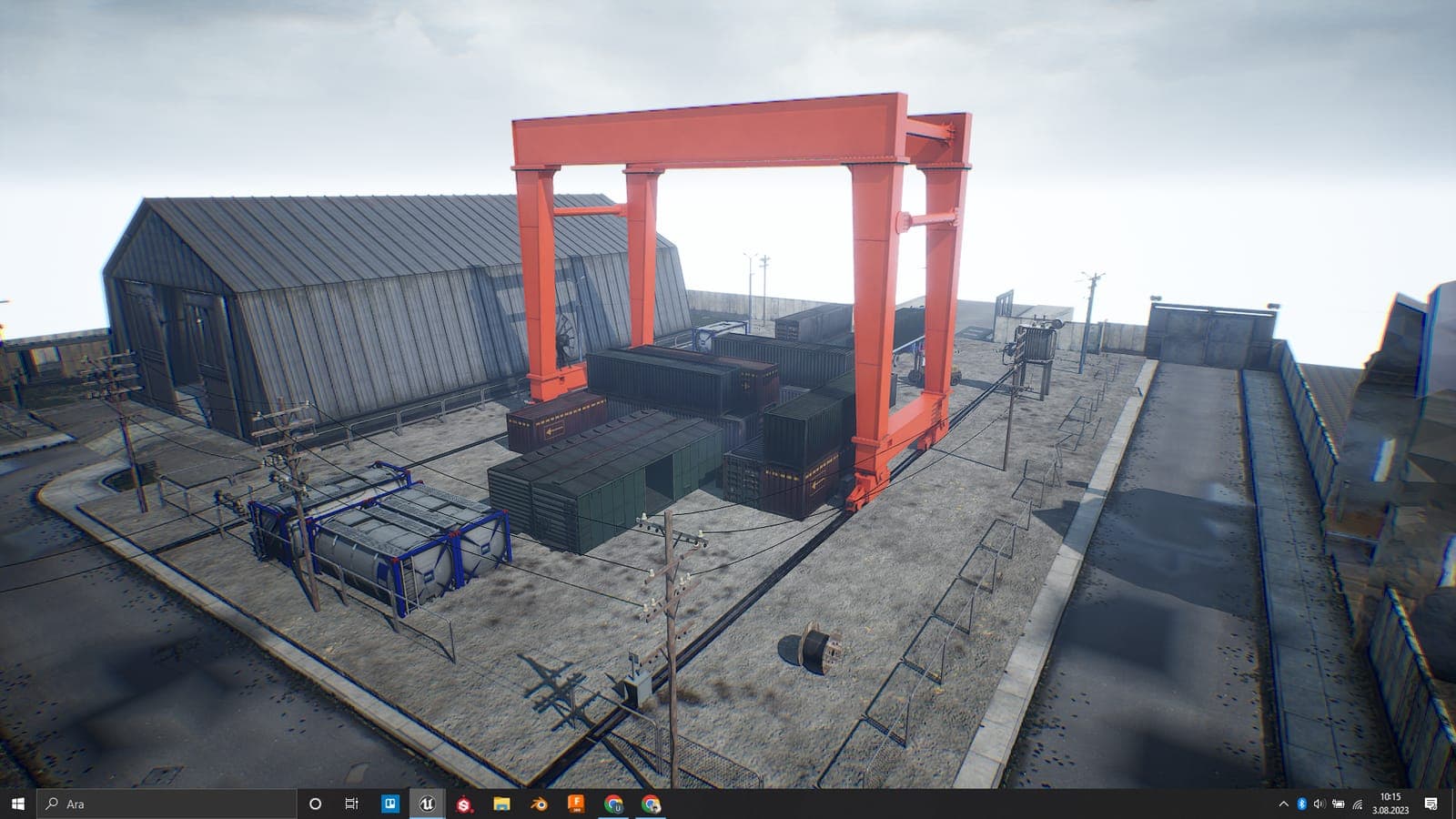The height and width of the screenshot is (819, 1456).
Task: Open Autodesk Fusion 360 from the taskbar
Action: click(577, 804)
